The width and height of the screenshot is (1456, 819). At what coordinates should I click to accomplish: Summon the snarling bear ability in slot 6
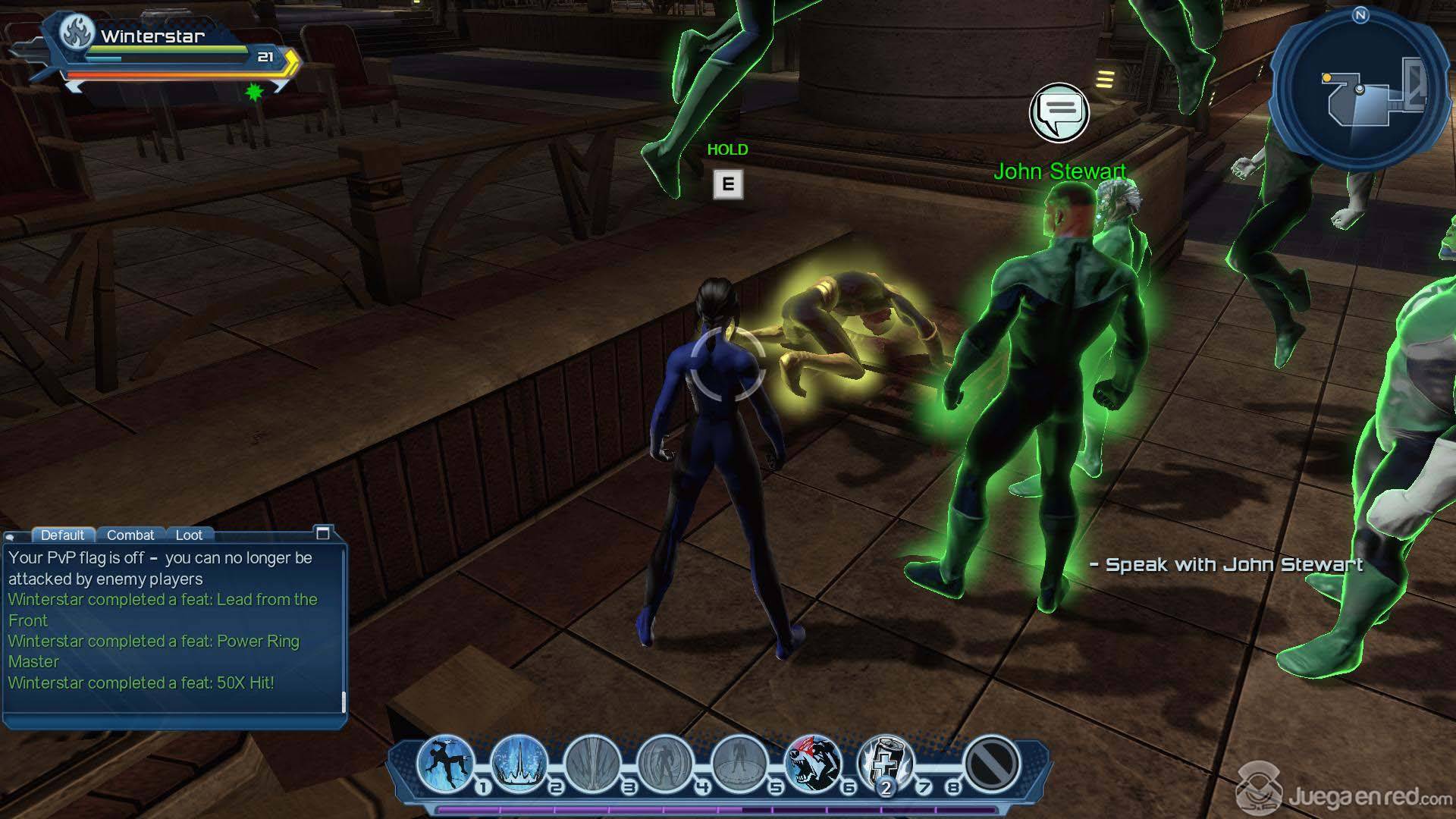click(x=812, y=762)
